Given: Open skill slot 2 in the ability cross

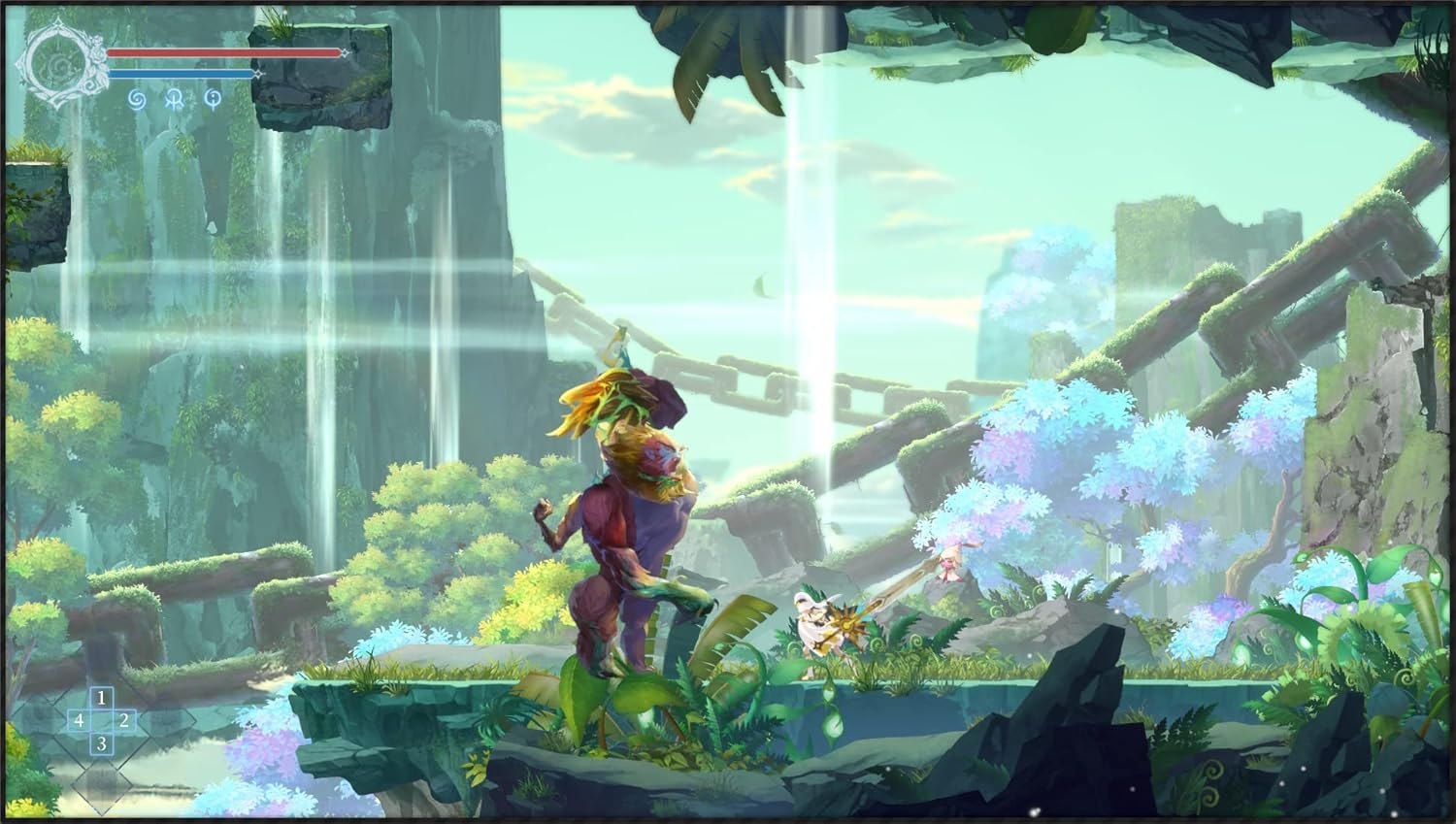Looking at the screenshot, I should pos(125,721).
